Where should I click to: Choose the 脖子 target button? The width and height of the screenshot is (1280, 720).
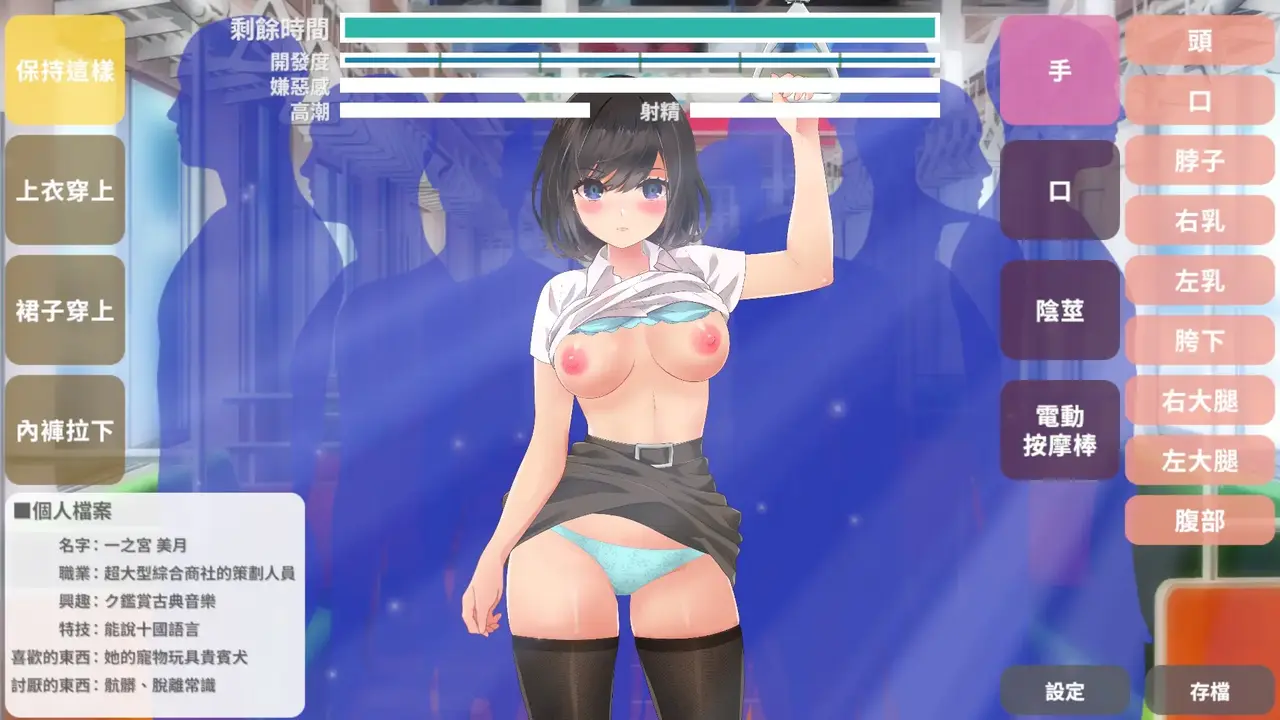(1200, 161)
